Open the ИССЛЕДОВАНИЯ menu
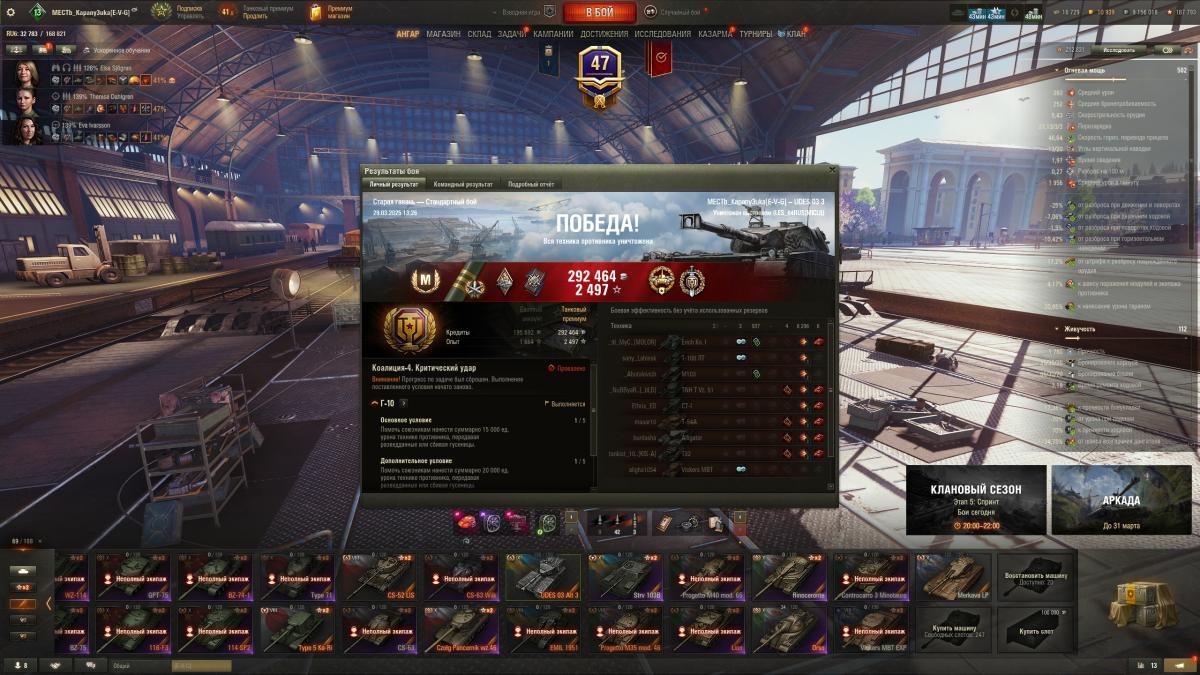The image size is (1200, 675). (x=662, y=34)
